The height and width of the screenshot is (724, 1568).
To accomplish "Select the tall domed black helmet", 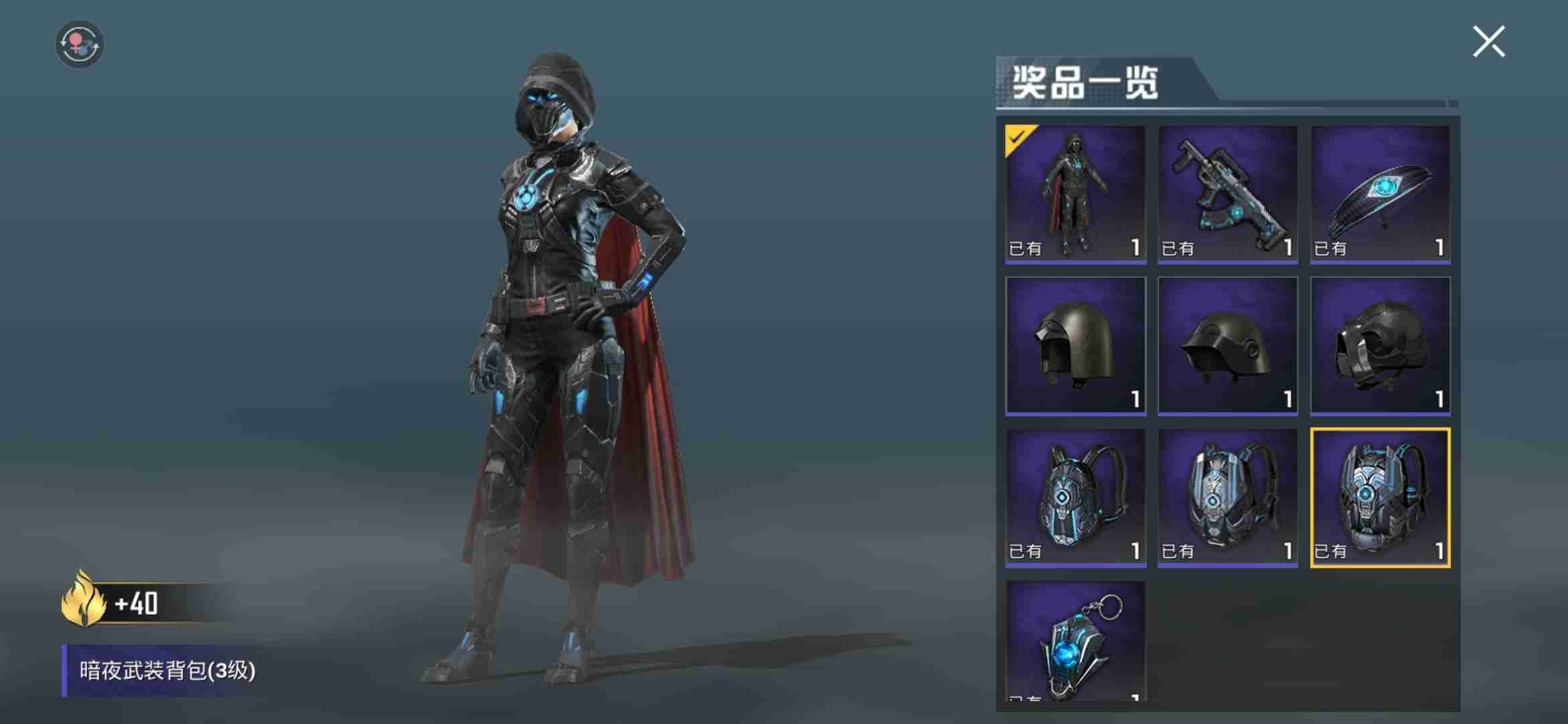I will [1075, 345].
